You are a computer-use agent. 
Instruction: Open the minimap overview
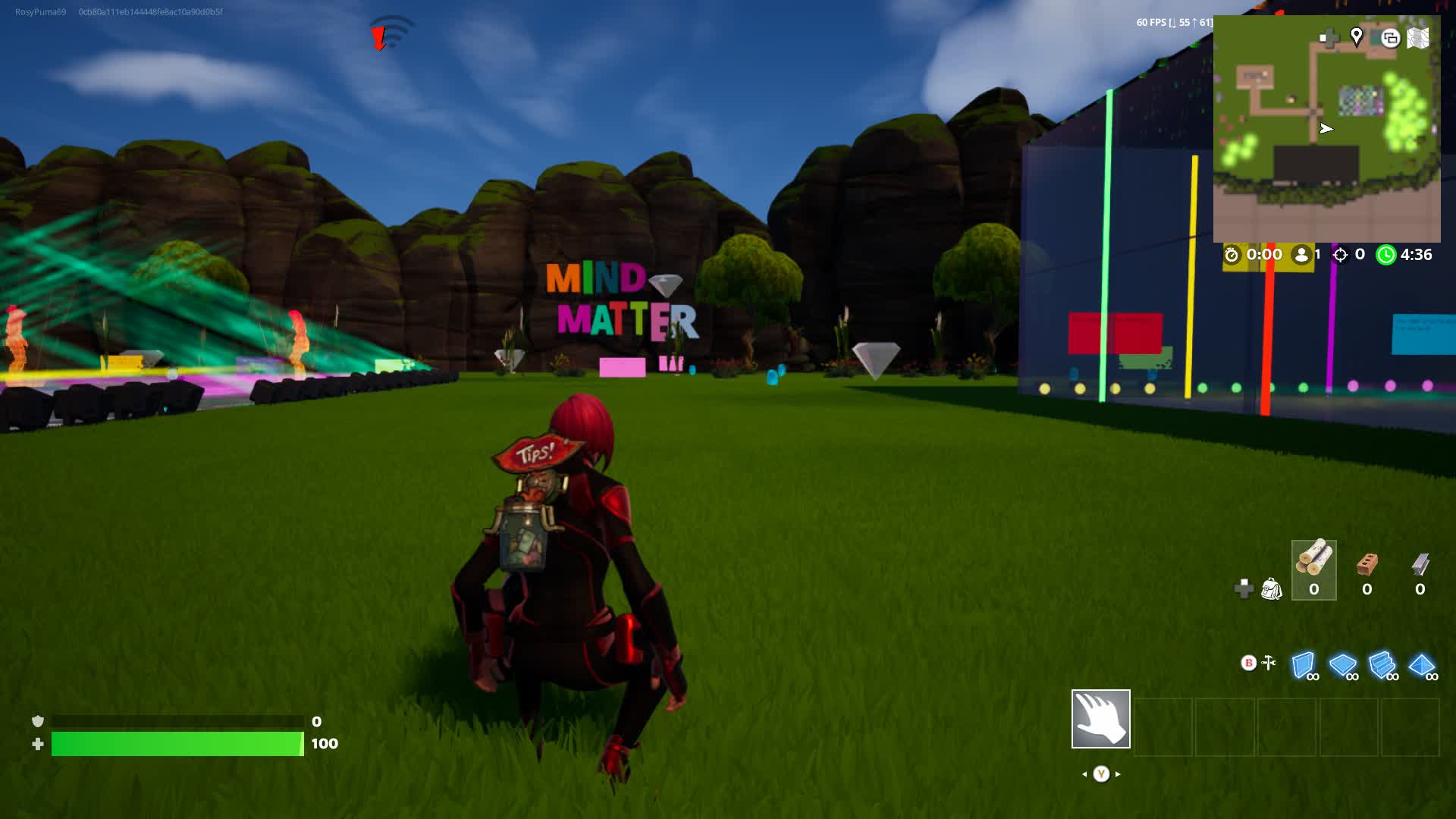pyautogui.click(x=1326, y=129)
